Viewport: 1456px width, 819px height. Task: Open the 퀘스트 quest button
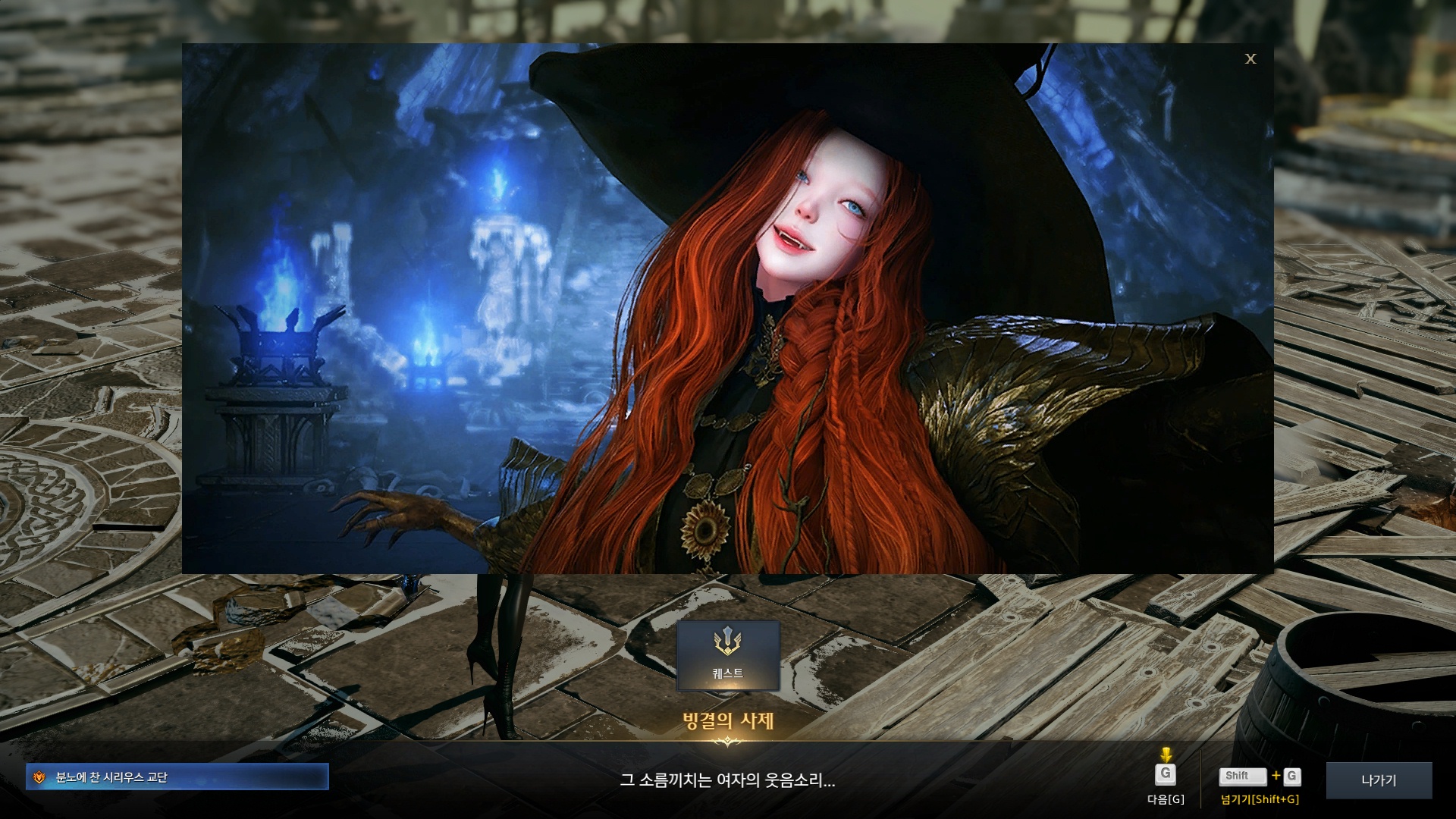pyautogui.click(x=728, y=655)
